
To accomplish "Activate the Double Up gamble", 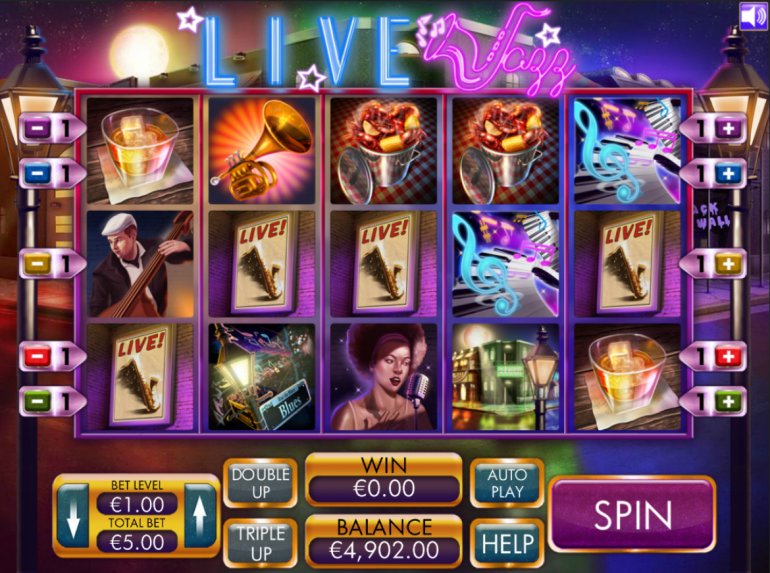I will point(260,484).
